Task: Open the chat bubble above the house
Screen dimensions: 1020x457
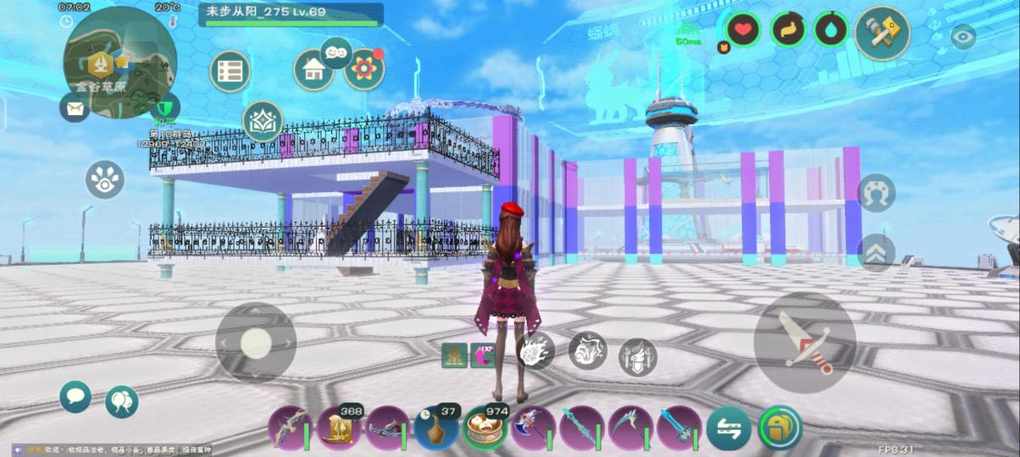Action: point(336,50)
